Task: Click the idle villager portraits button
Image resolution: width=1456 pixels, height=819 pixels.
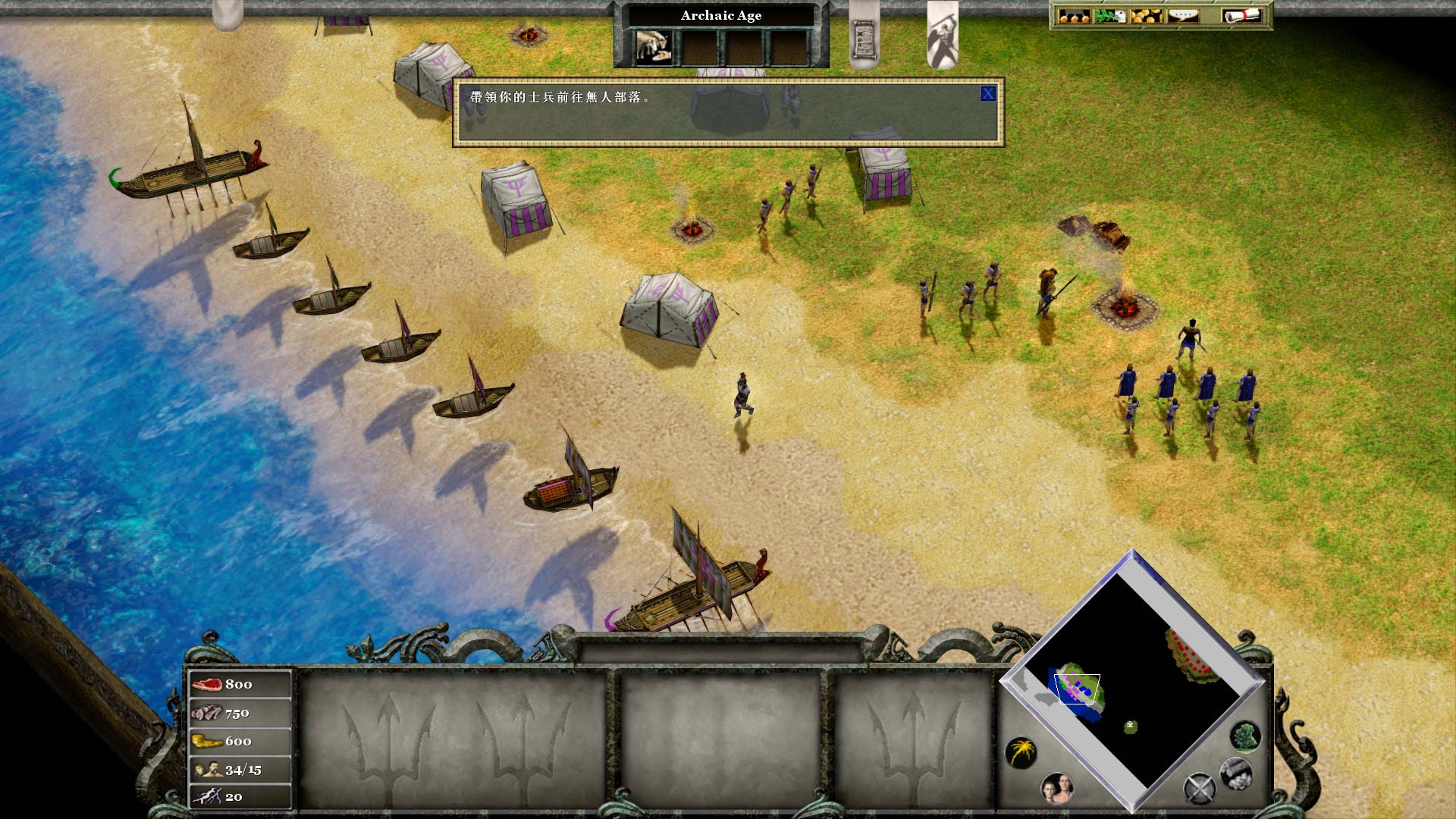Action: [1057, 789]
